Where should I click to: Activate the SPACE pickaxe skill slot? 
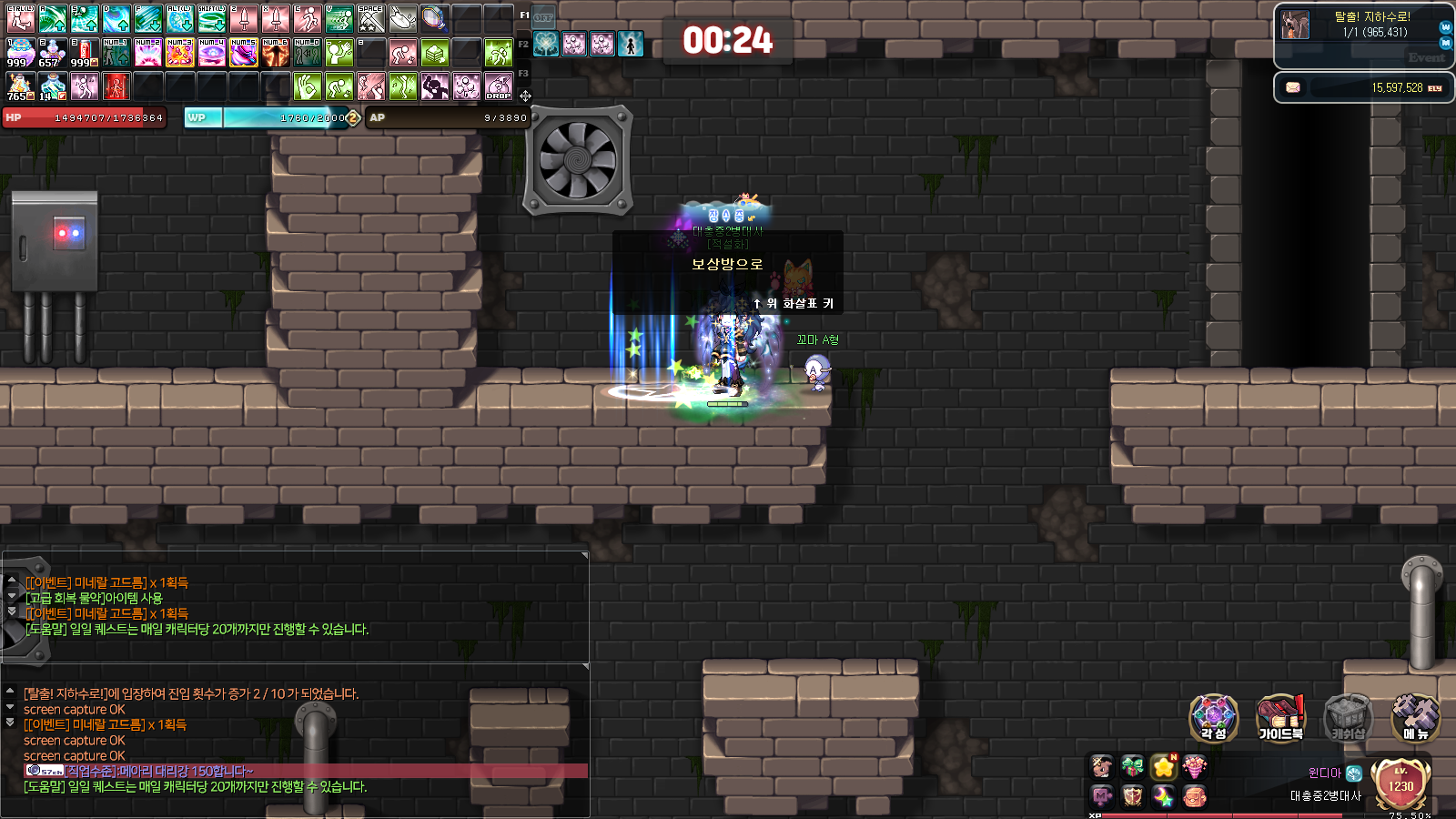click(370, 18)
